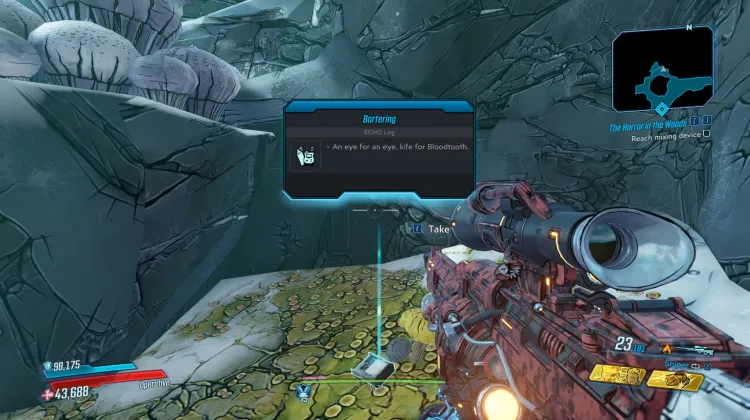Click the ECHO log device icon
This screenshot has width=750, height=420.
(x=307, y=156)
